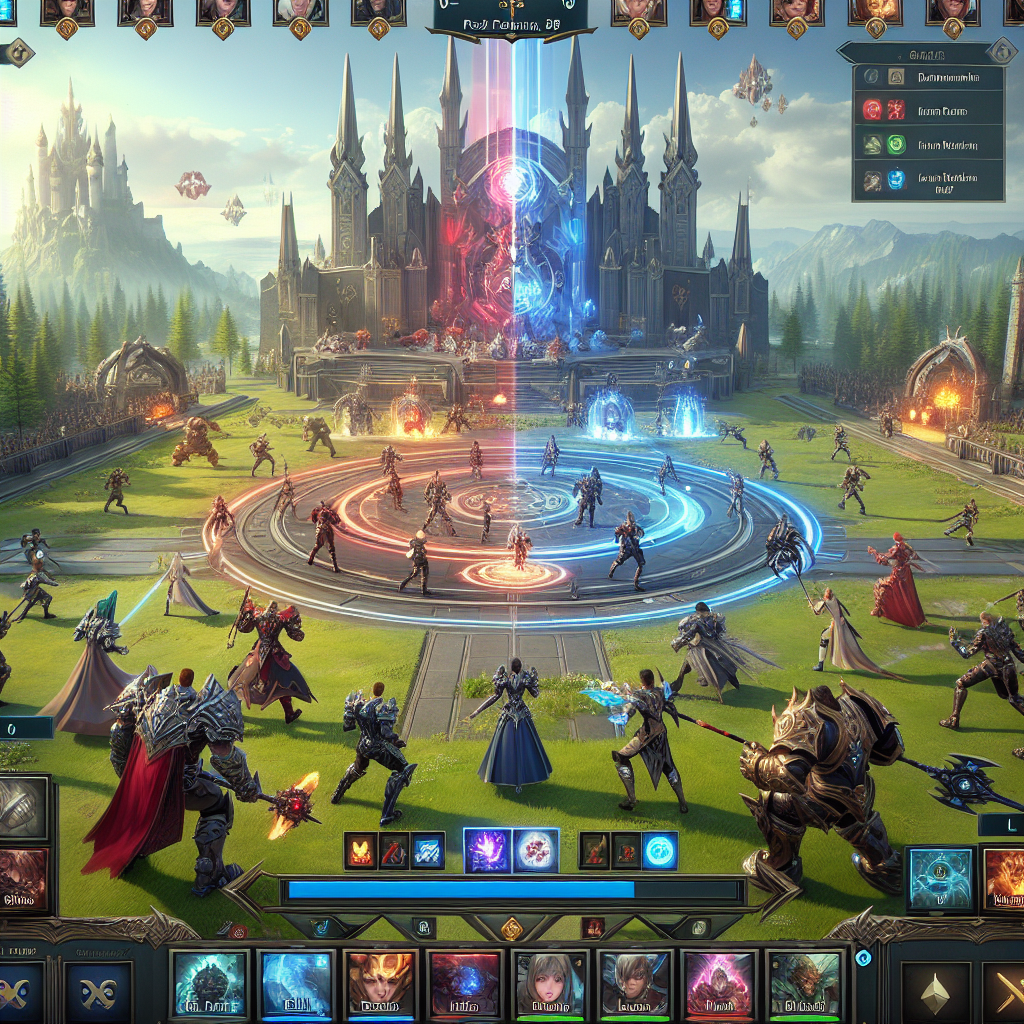The image size is (1024, 1024).
Task: Trigger the orange flame ability icon
Action: pyautogui.click(x=360, y=850)
